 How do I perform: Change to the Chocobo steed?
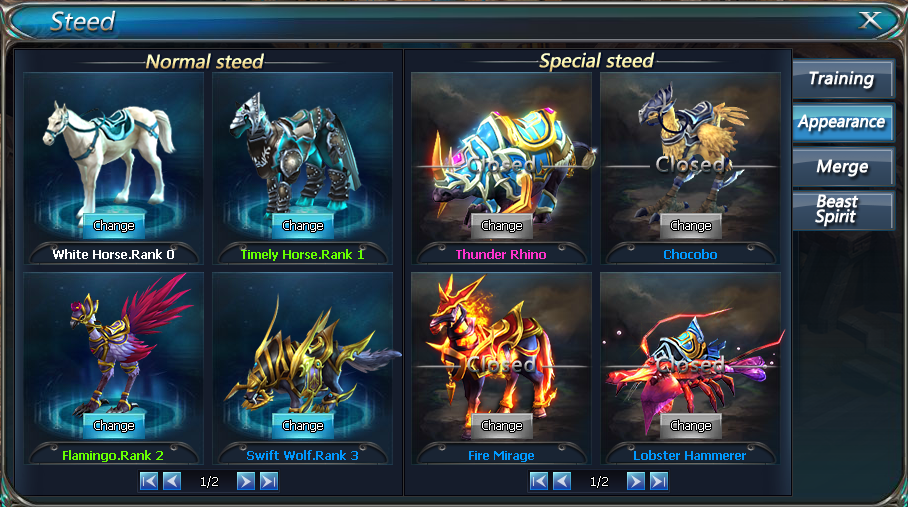click(691, 225)
